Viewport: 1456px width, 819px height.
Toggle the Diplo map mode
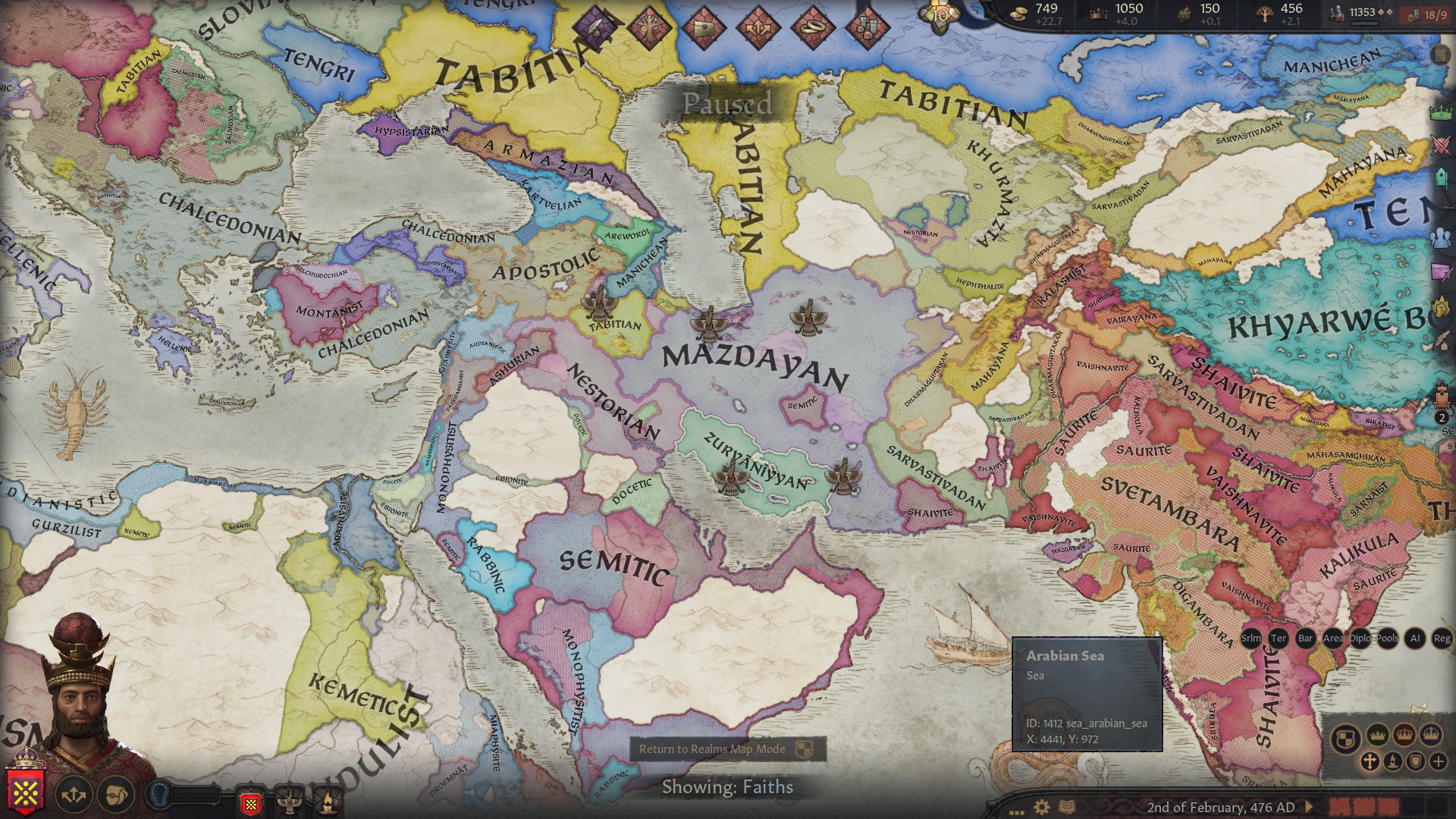(x=1360, y=639)
